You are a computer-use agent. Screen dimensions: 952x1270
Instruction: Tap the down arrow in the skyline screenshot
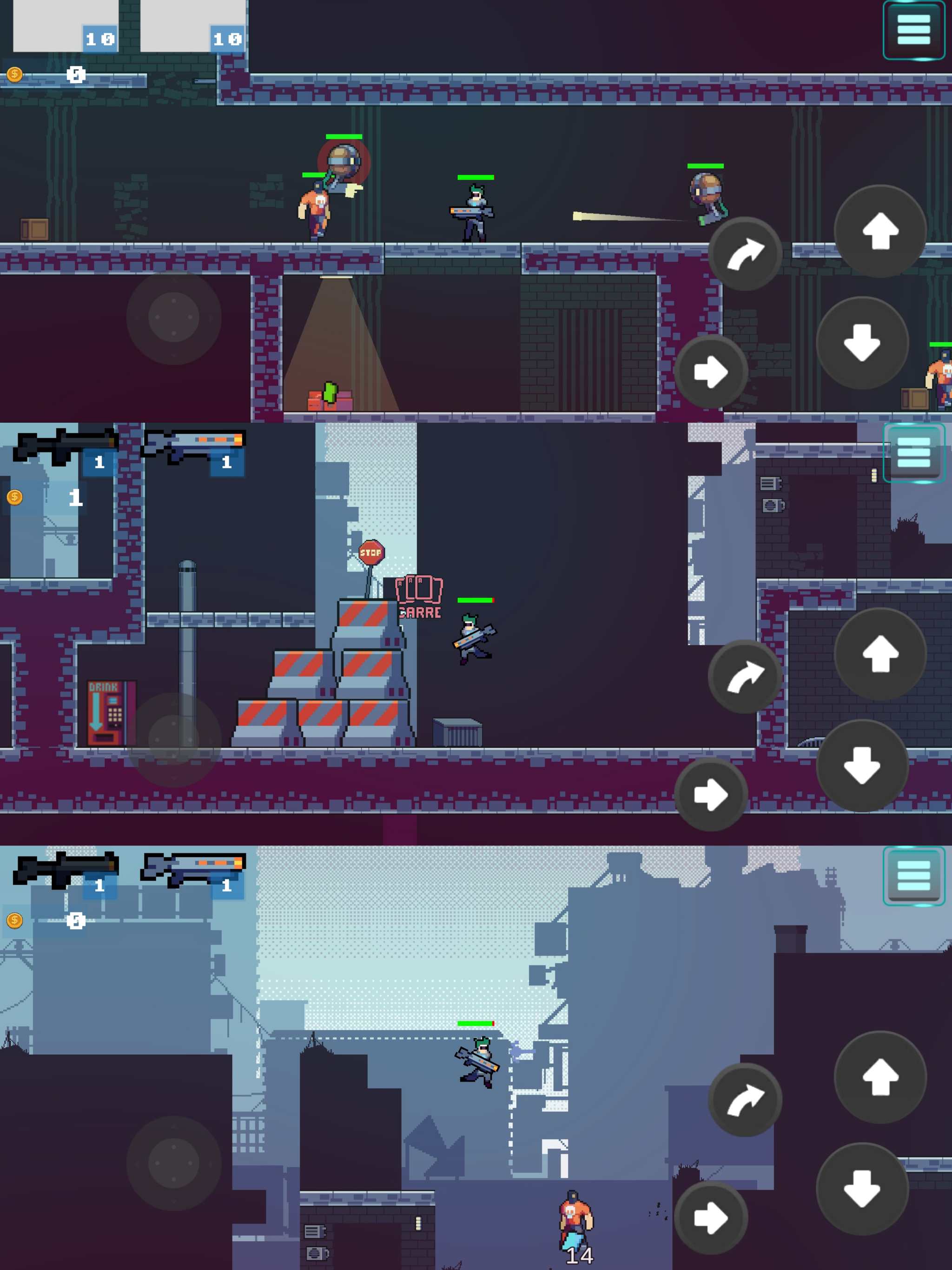click(x=862, y=1189)
